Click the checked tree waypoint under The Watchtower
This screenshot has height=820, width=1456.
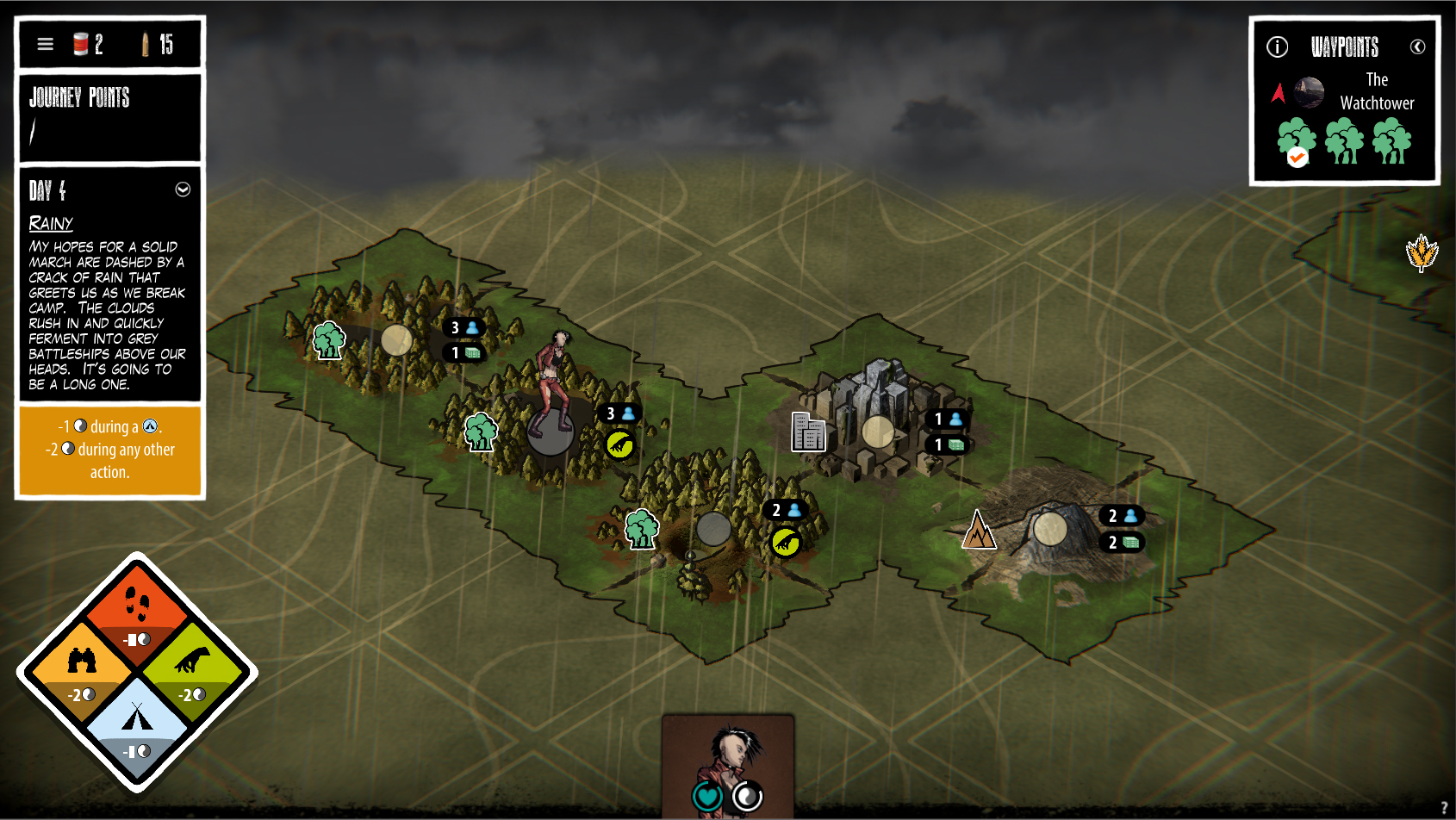click(1296, 140)
